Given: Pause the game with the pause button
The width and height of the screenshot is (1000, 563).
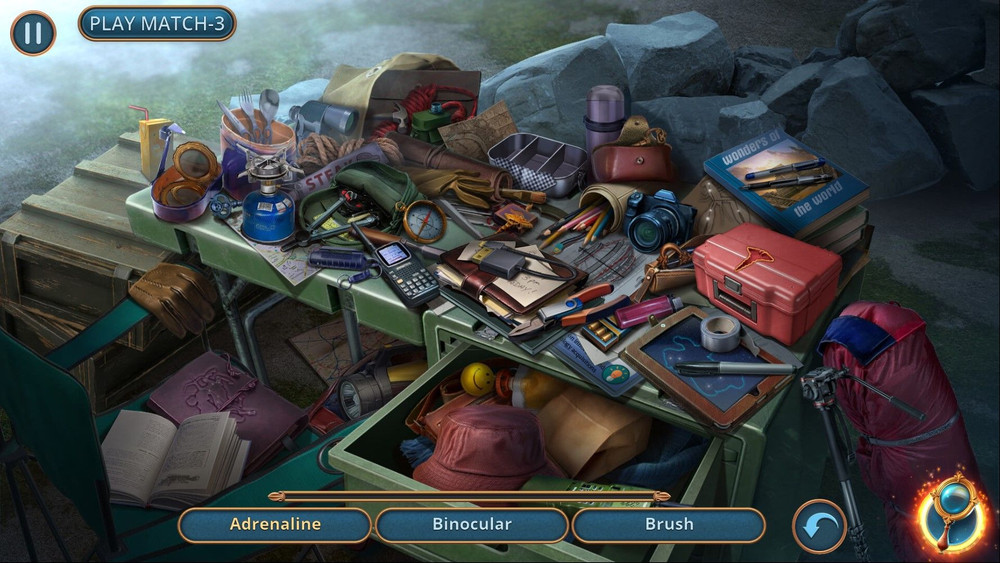Looking at the screenshot, I should tap(33, 33).
